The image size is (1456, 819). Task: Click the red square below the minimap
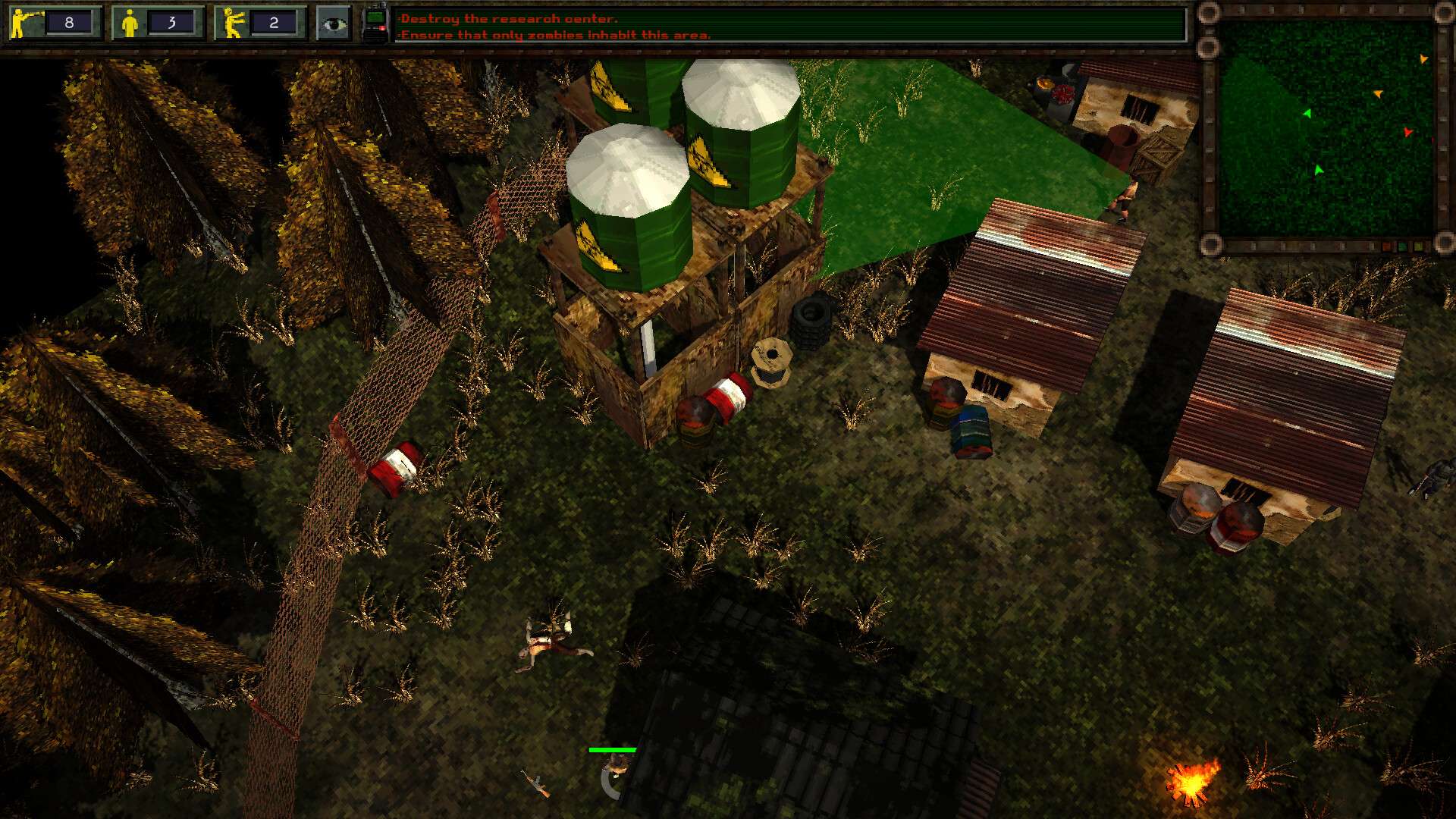1386,247
